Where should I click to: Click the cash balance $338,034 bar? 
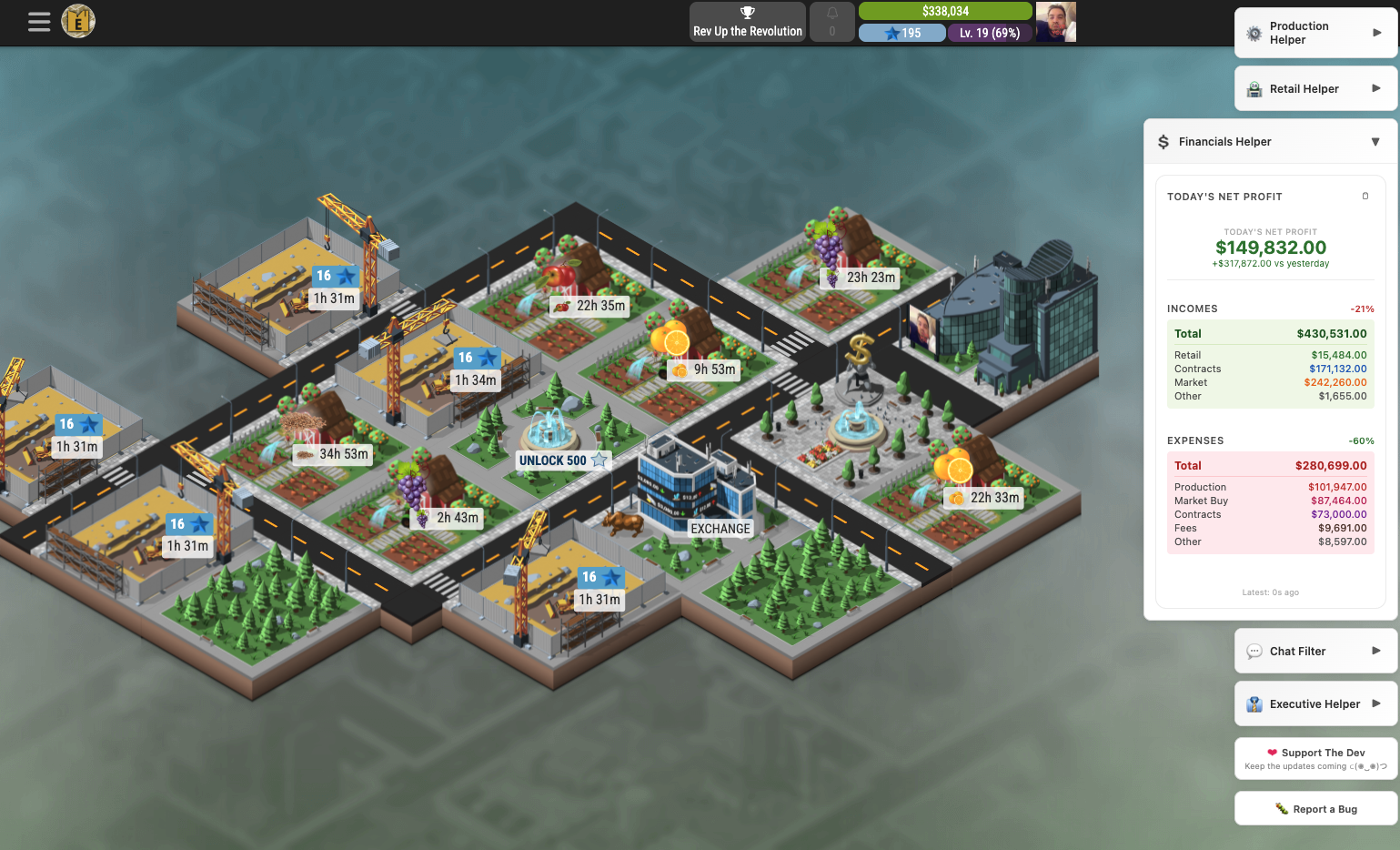(945, 11)
